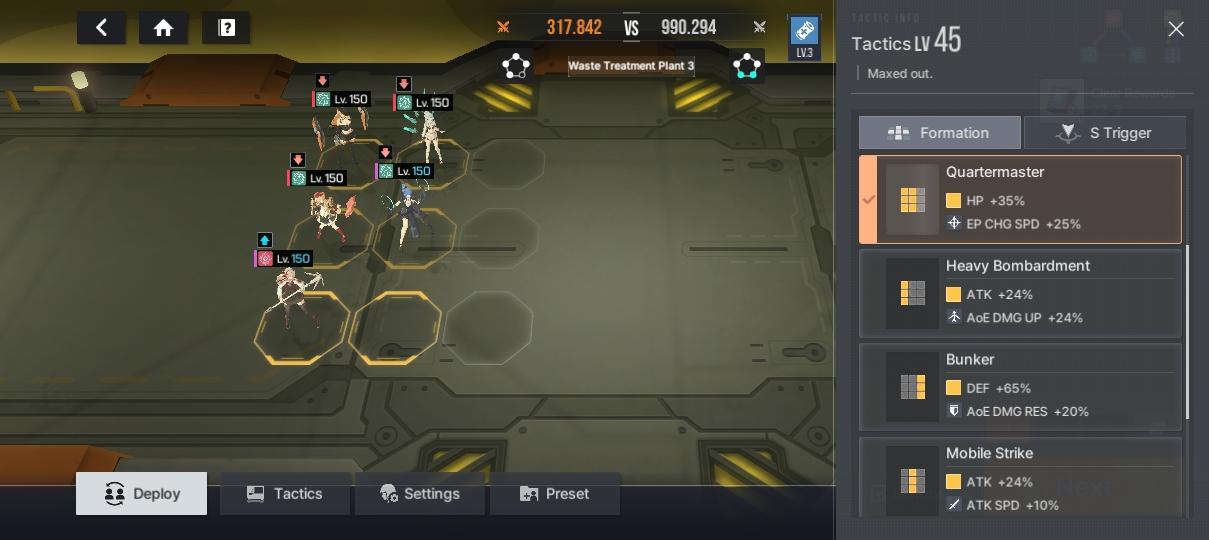Select the Mobile Strike formation
1209x540 pixels.
(x=1020, y=479)
